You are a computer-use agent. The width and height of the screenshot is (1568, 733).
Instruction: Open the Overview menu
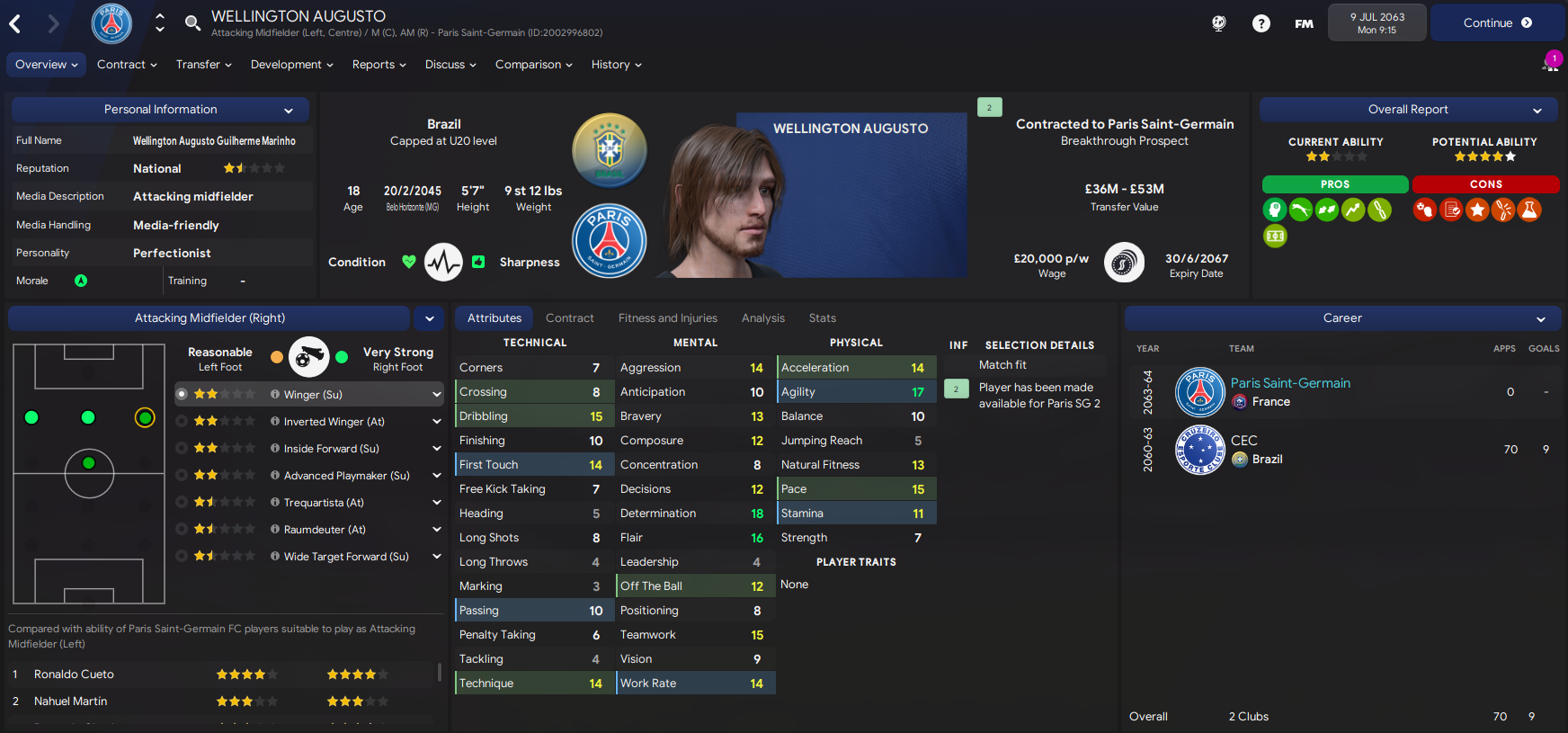(x=46, y=65)
